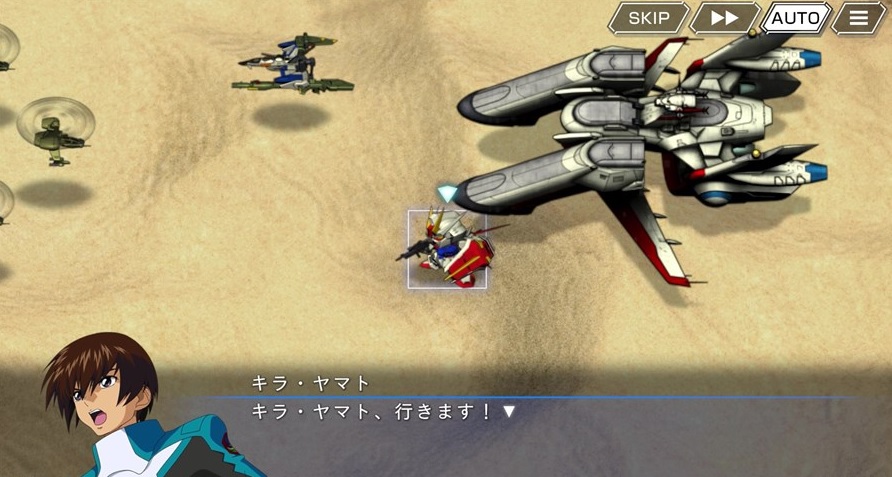
Task: Select the highlighted Gundam unit on the map
Action: click(447, 250)
